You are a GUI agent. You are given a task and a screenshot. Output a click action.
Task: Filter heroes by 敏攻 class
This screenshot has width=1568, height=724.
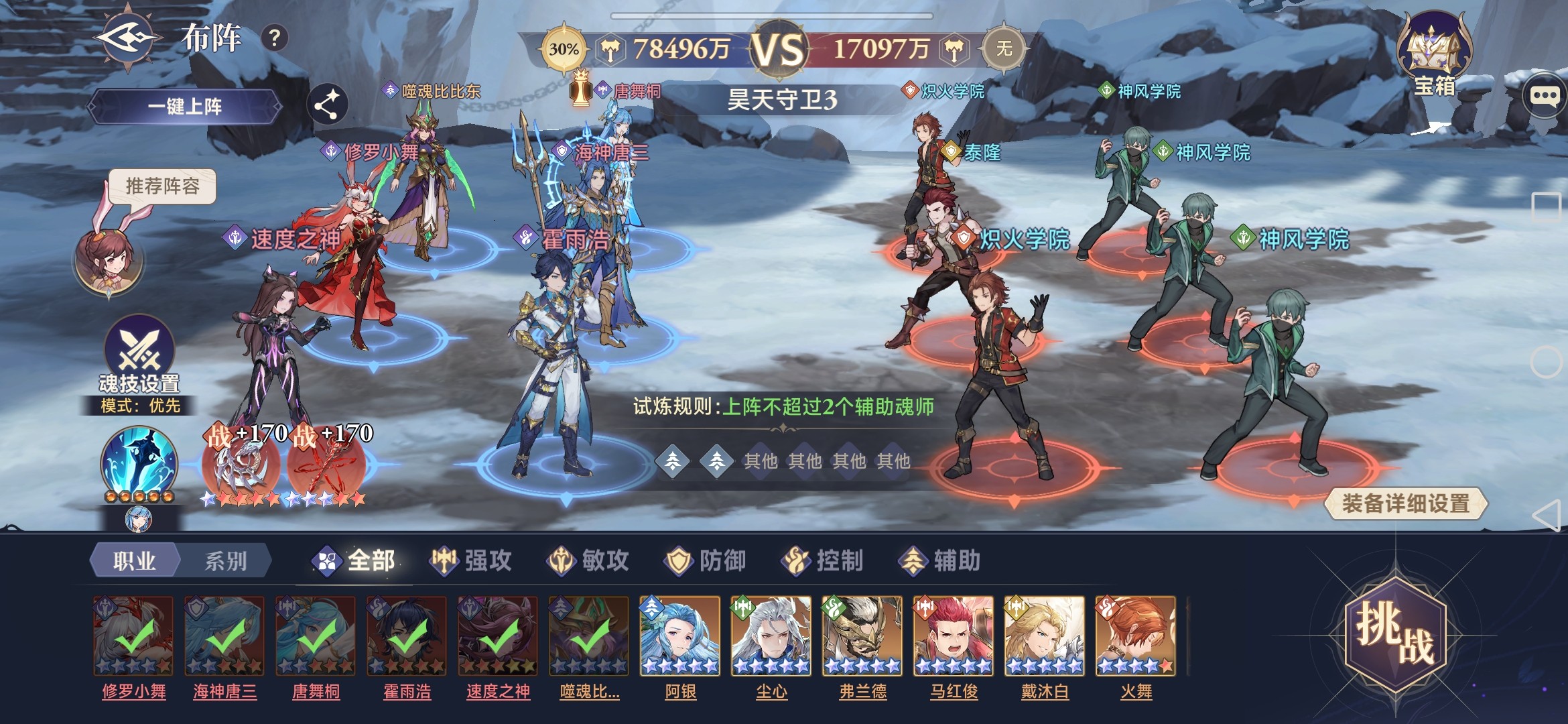(588, 560)
